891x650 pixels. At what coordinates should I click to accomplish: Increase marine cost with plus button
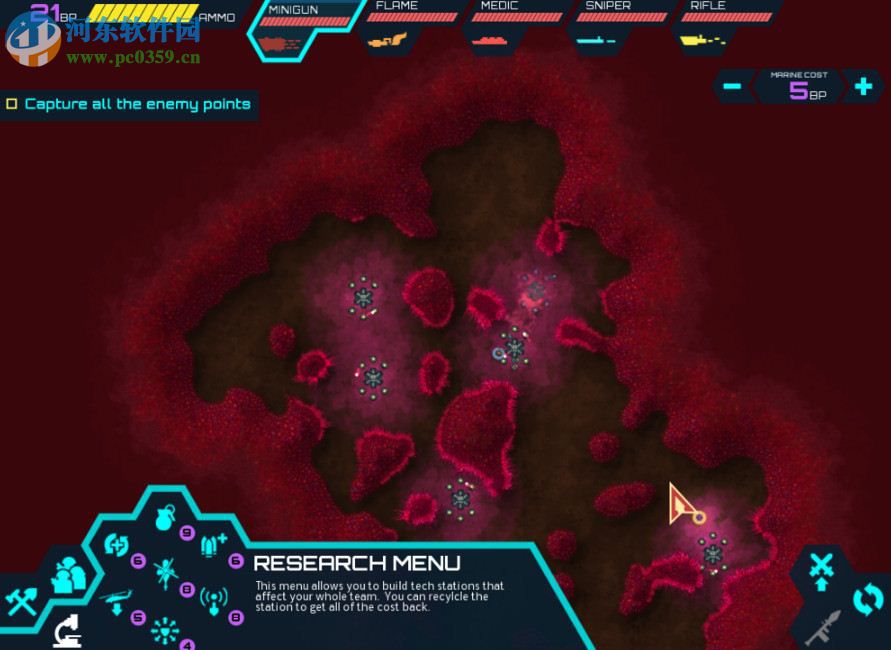[862, 86]
